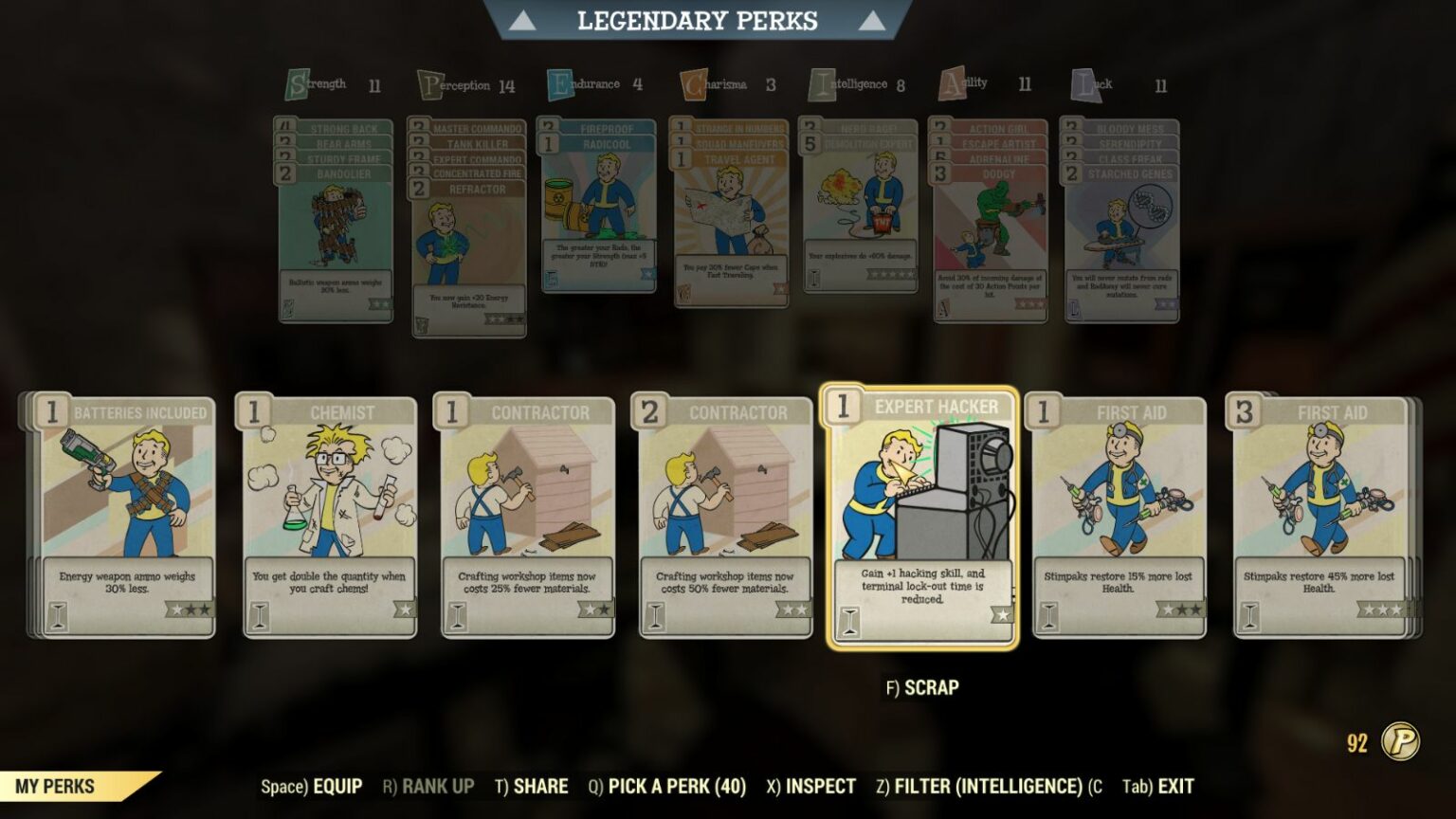Scrap the selected Expert Hacker card
This screenshot has width=1456, height=819.
coord(922,688)
